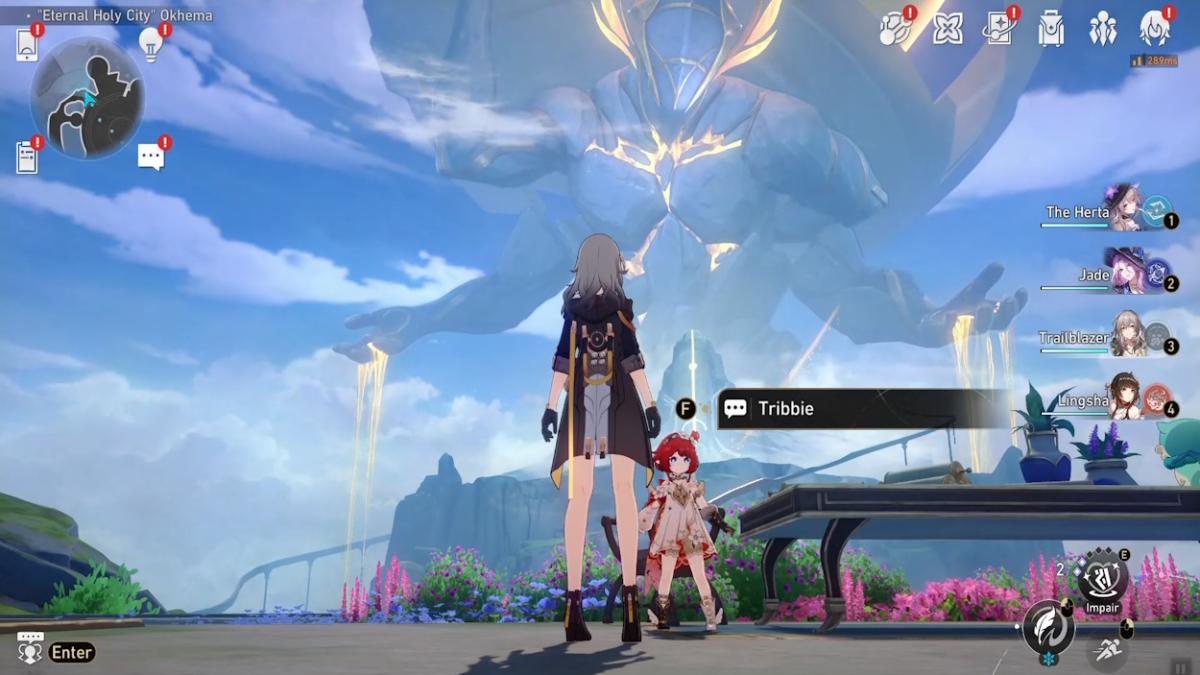The image size is (1200, 675).
Task: Open the star card with orbit icon
Action: point(998,29)
